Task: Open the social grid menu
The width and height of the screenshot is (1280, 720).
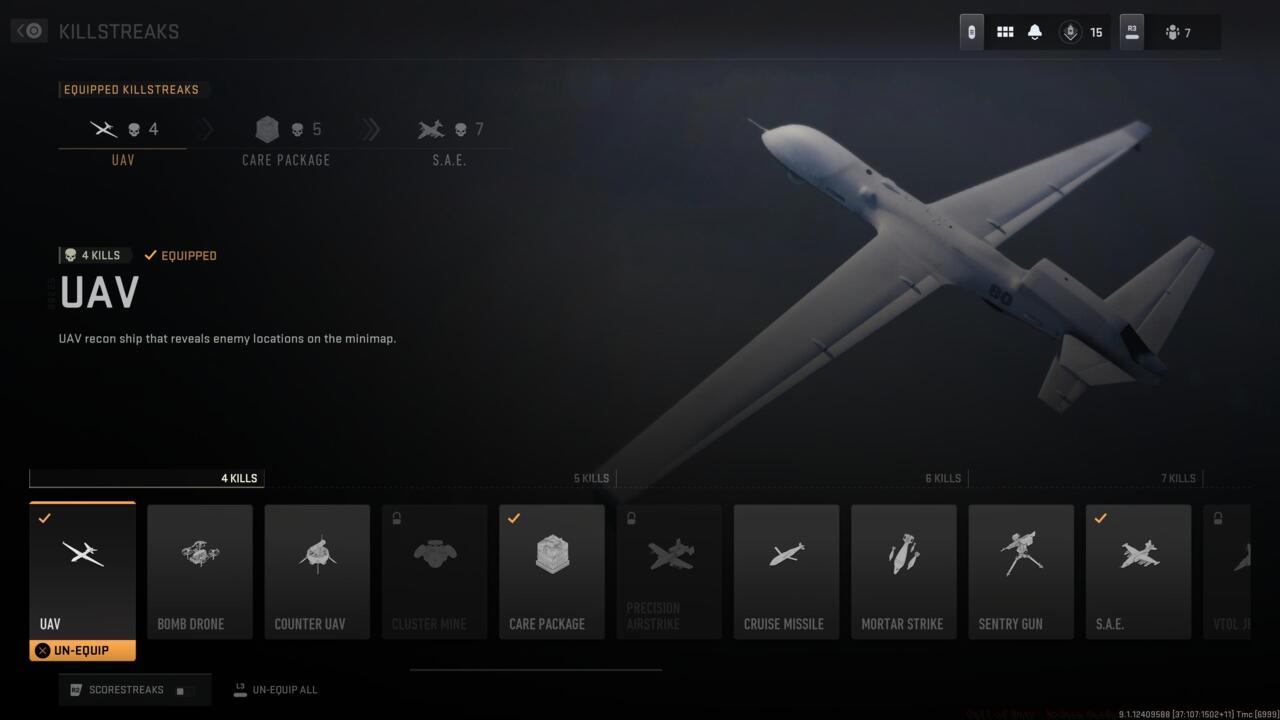Action: coord(1004,31)
